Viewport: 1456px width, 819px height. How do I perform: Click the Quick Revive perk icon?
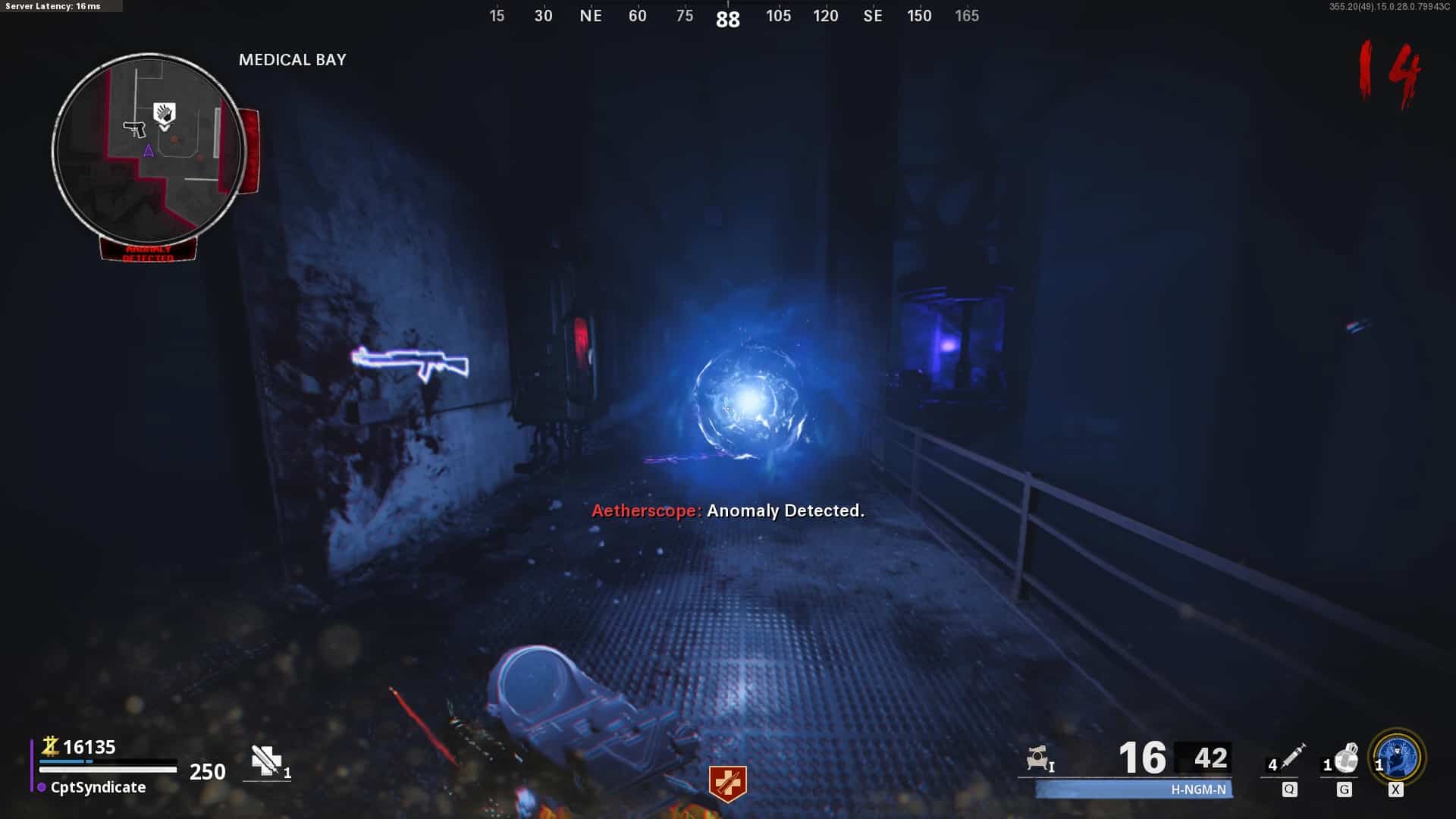pos(727,783)
